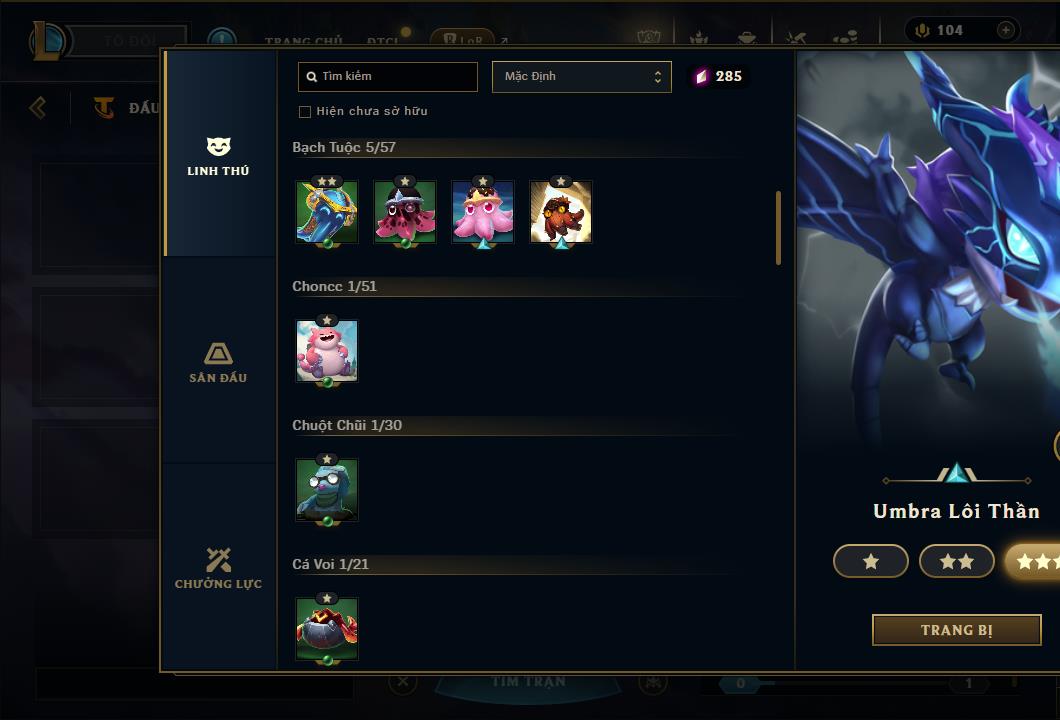Switch to the Linh Thú tab

coord(218,156)
